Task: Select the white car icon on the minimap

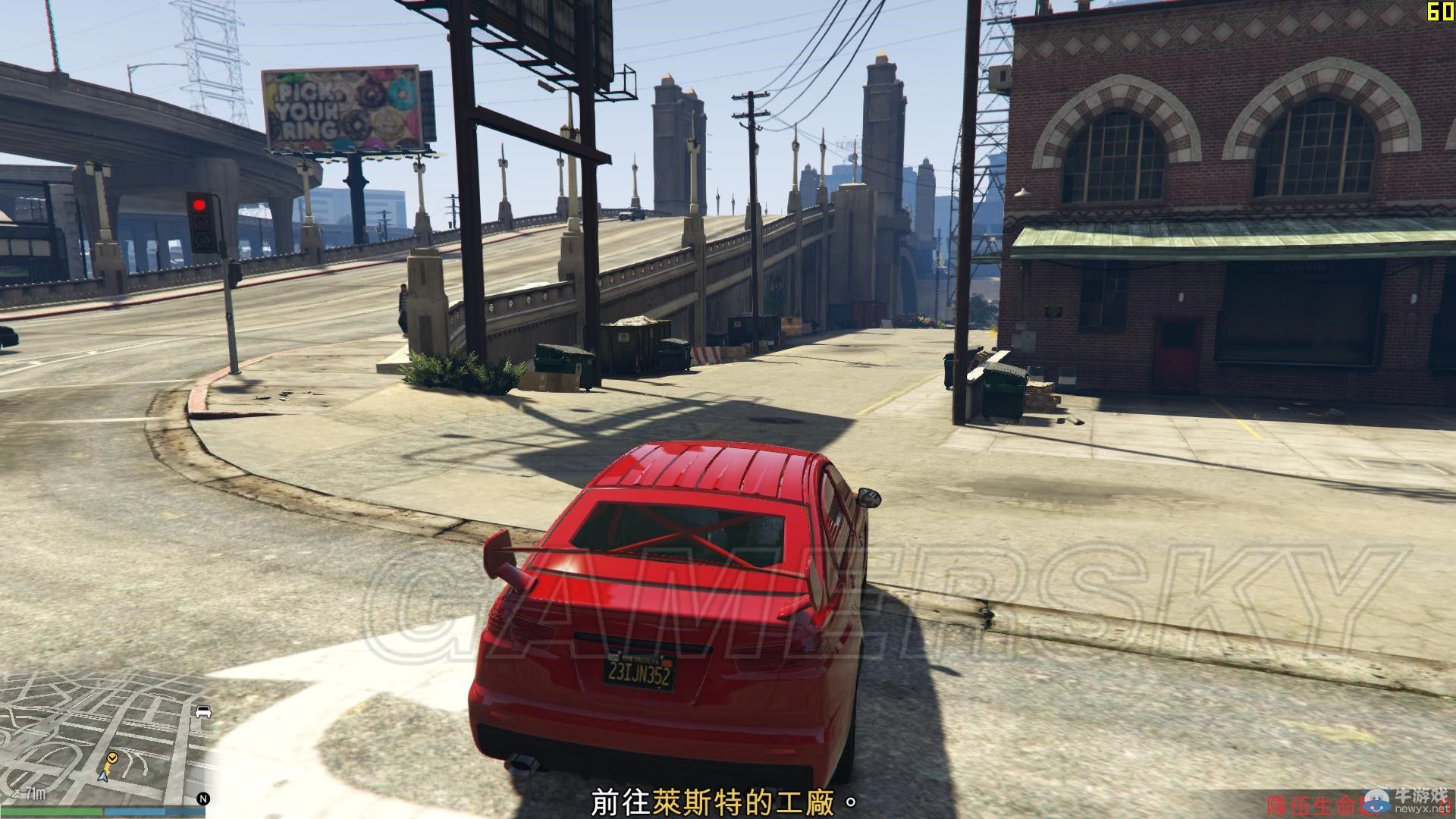Action: (x=203, y=711)
